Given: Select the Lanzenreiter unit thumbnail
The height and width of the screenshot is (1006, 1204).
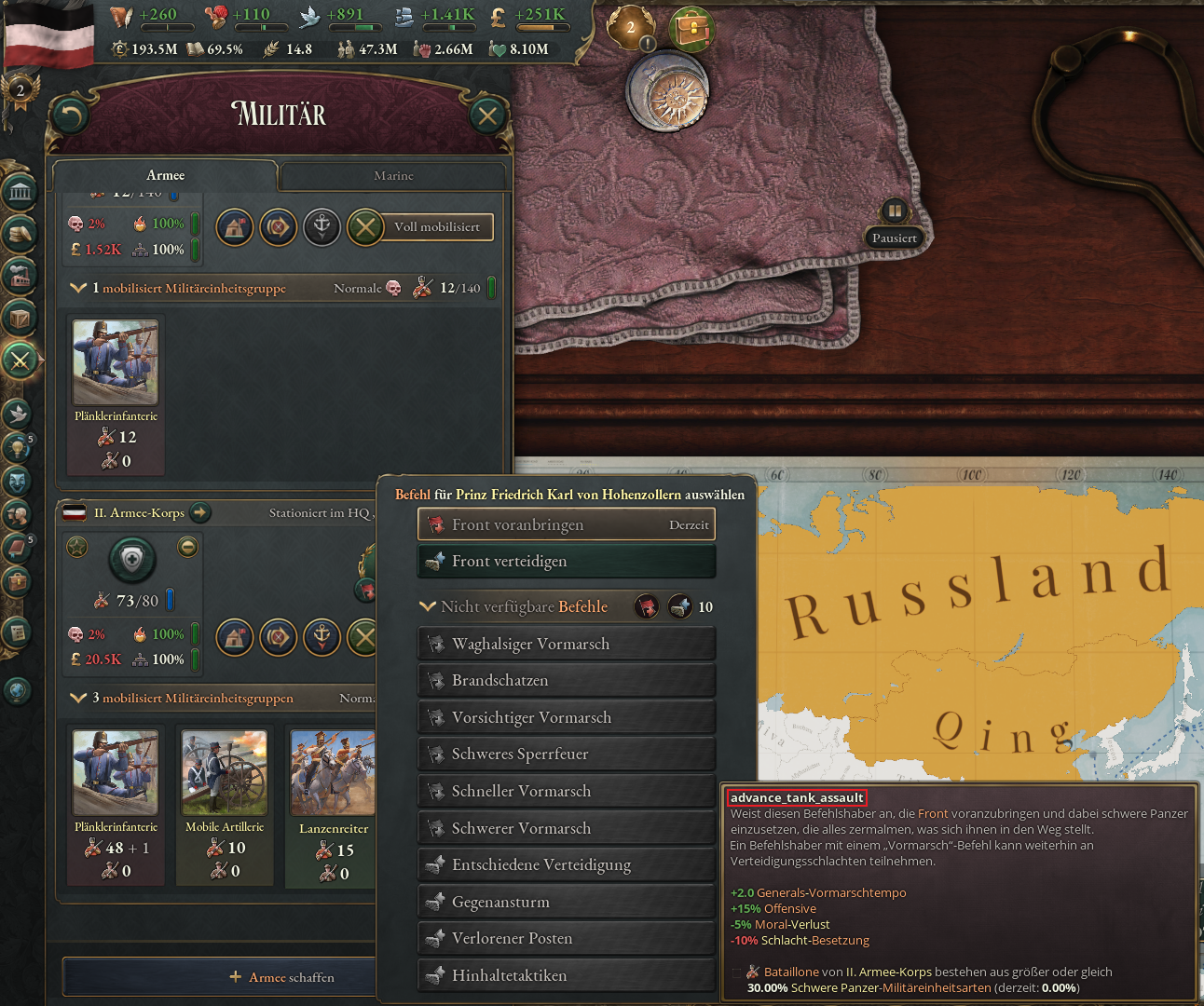Looking at the screenshot, I should coord(333,772).
